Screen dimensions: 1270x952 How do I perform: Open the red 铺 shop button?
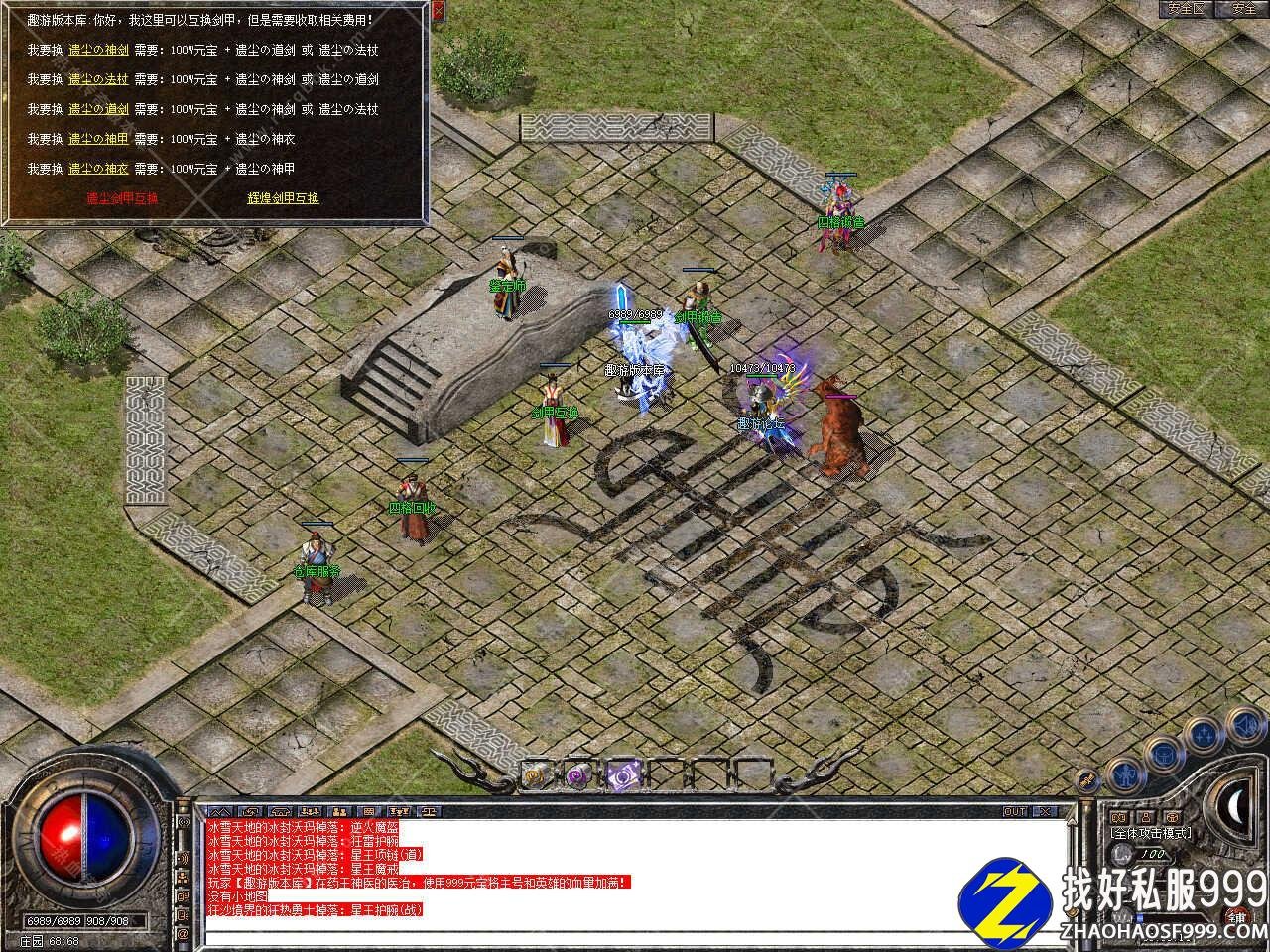(x=1234, y=915)
